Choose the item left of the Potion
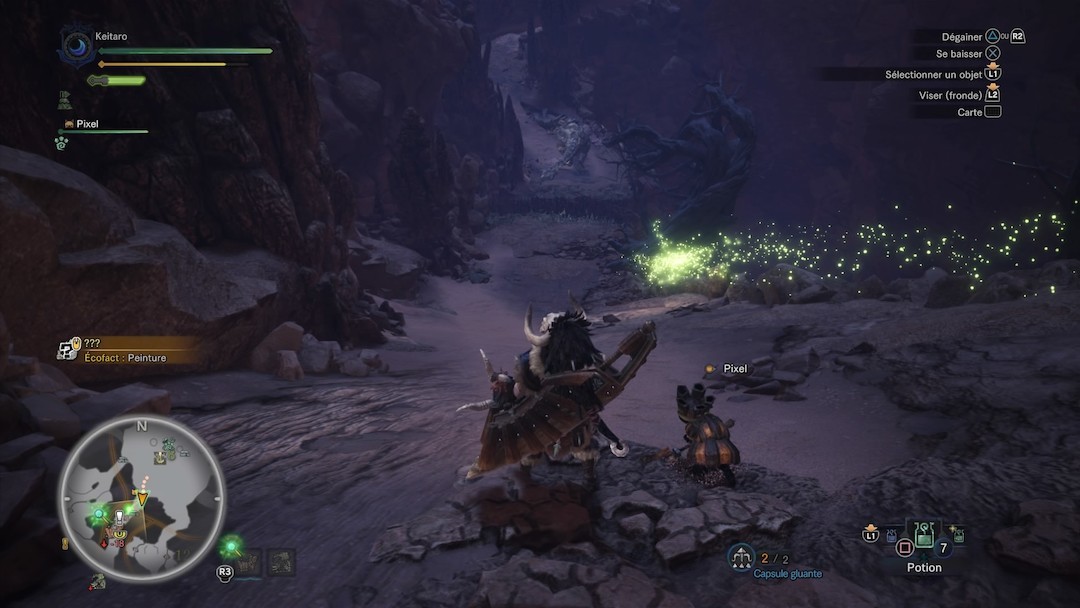Image resolution: width=1080 pixels, height=608 pixels. pos(891,536)
